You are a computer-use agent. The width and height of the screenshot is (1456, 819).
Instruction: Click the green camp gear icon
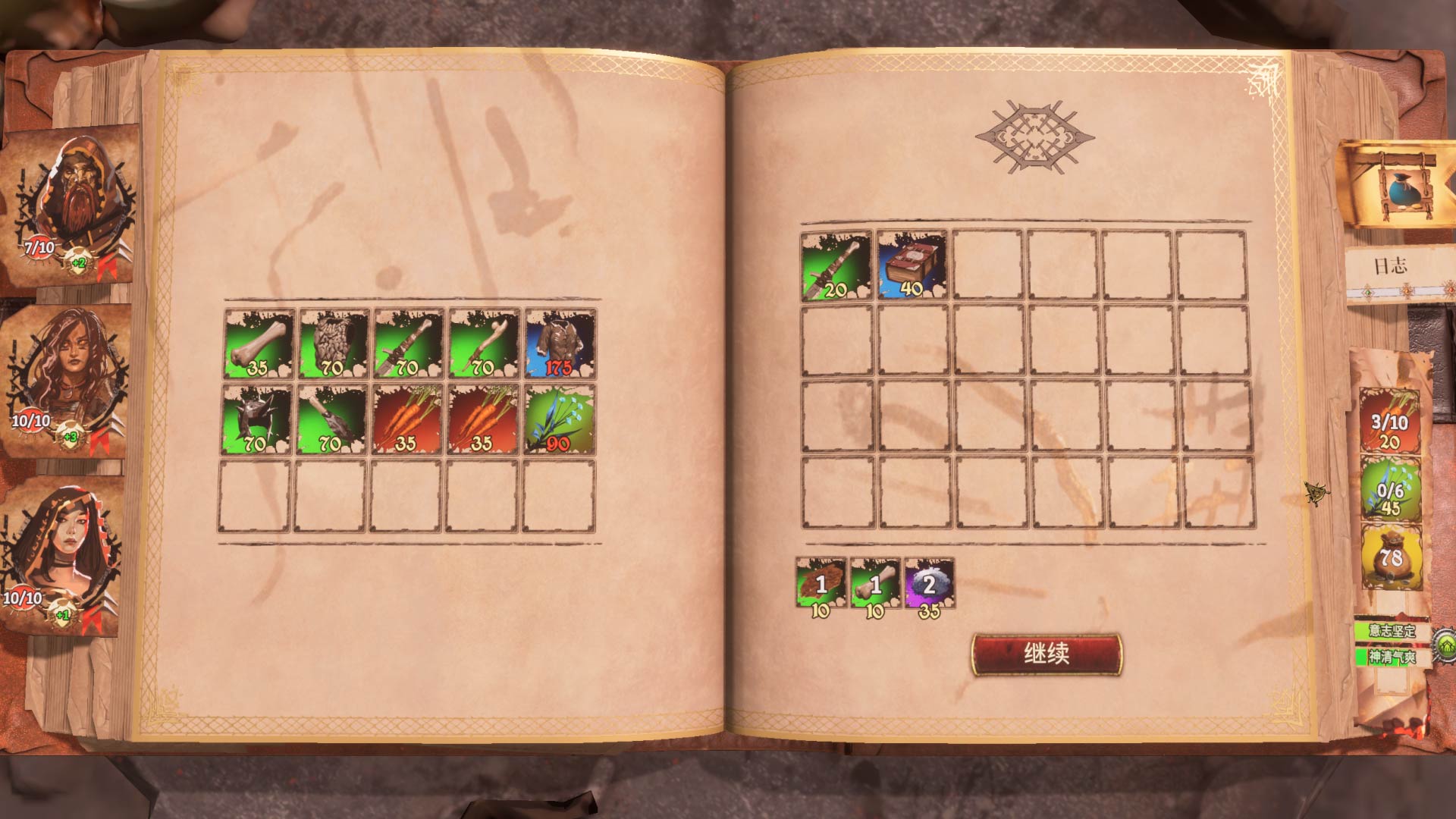[1445, 645]
